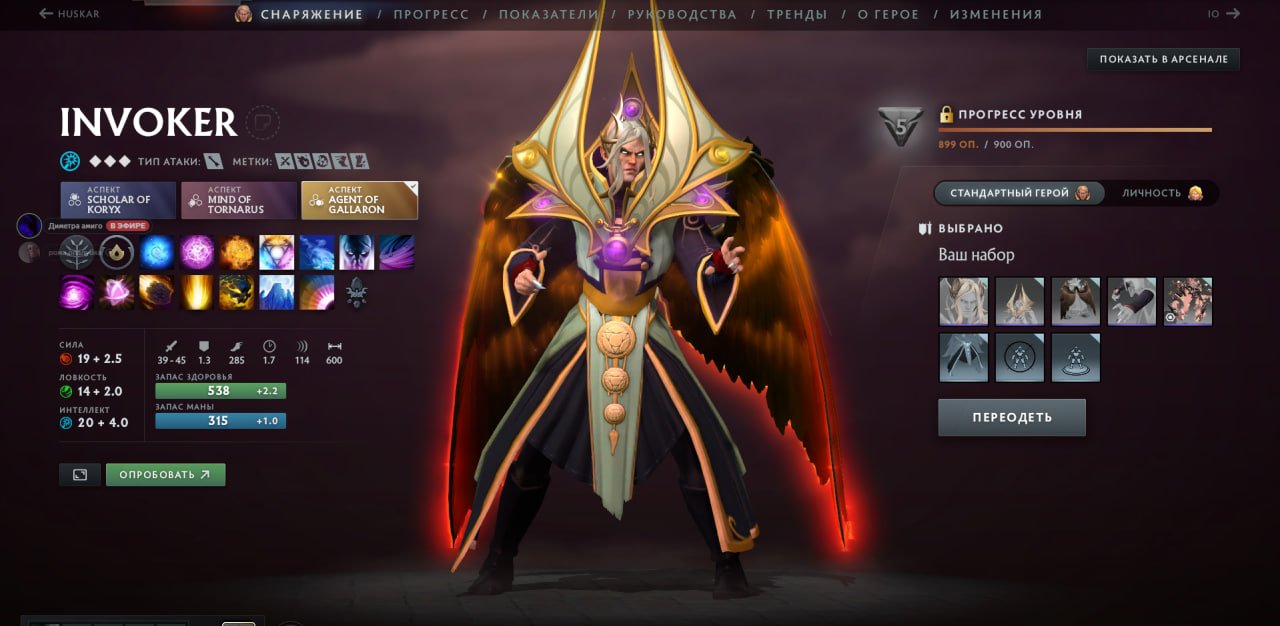The height and width of the screenshot is (626, 1280).
Task: Choose the Mind of Tornarus aspect
Action: [x=239, y=200]
